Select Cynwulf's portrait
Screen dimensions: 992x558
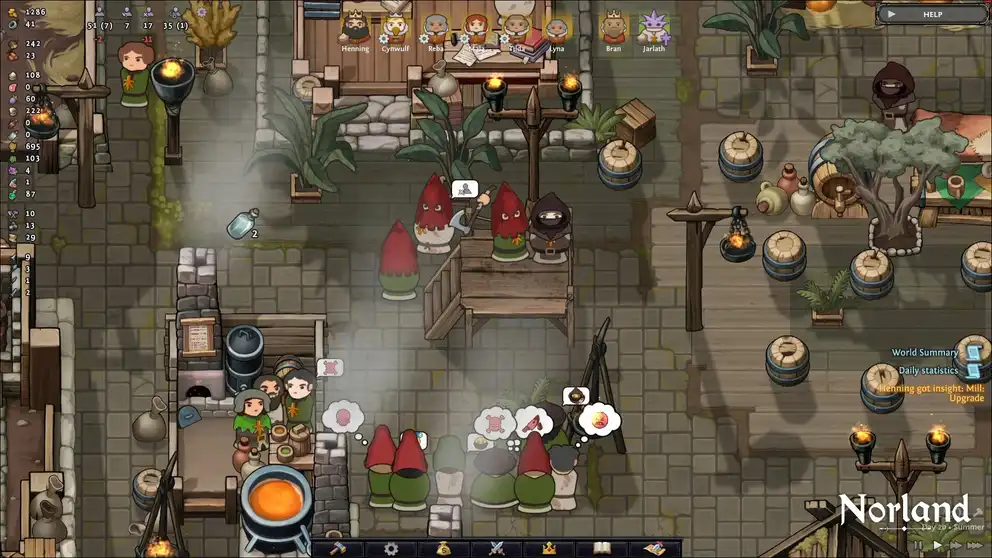coord(395,27)
